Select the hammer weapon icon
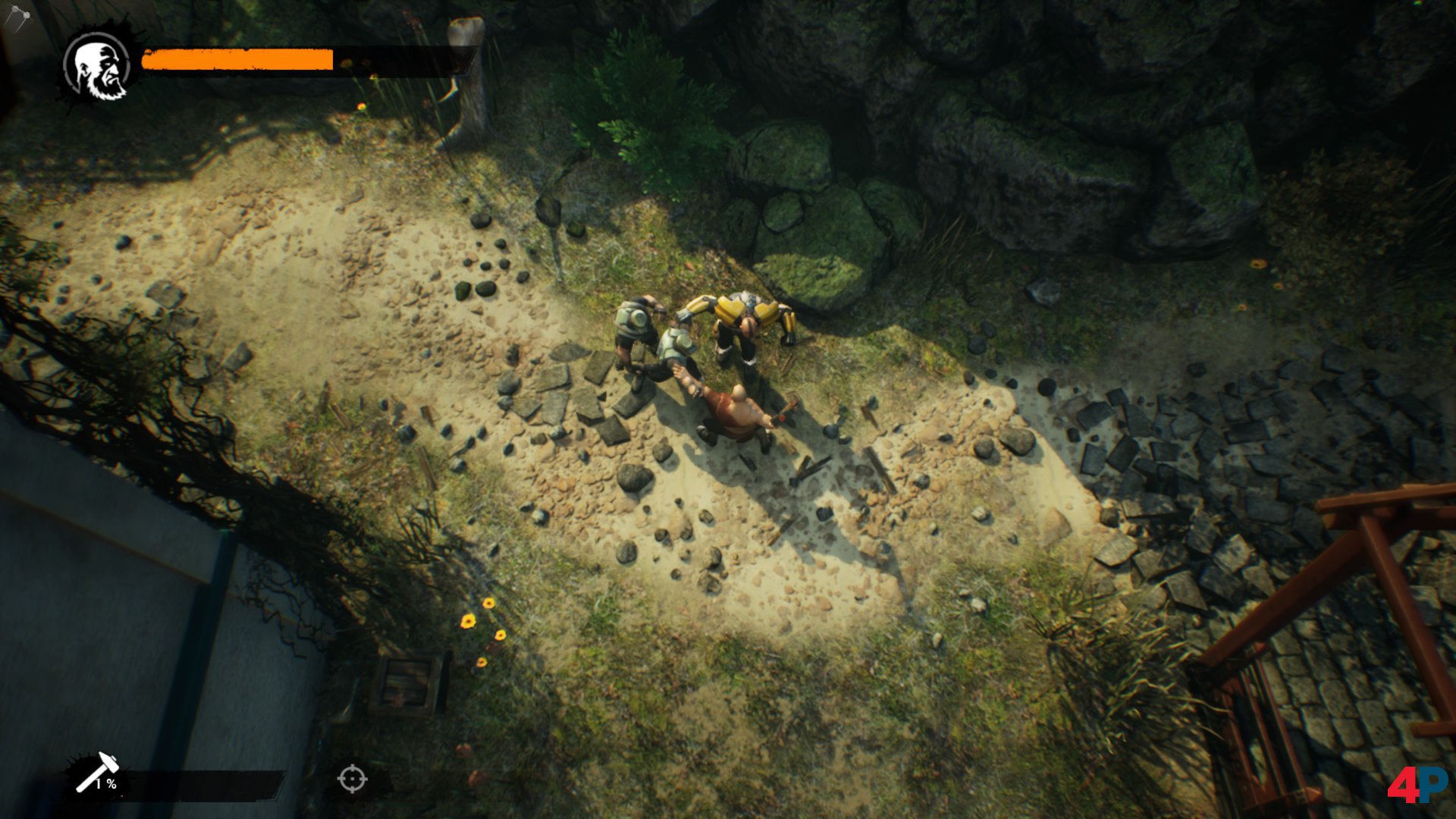The image size is (1456, 819). (x=96, y=772)
